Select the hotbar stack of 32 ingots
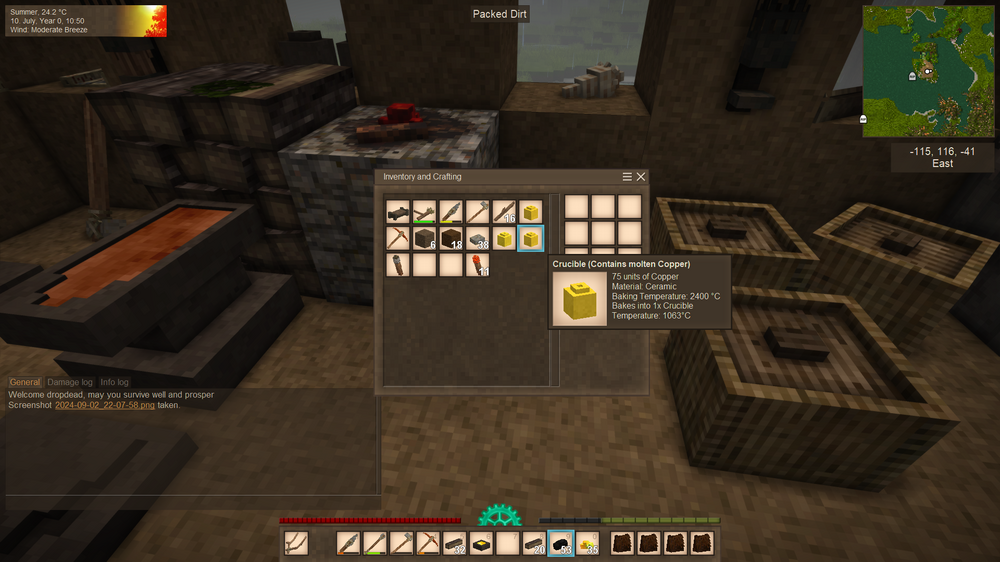The width and height of the screenshot is (1000, 562). [x=455, y=543]
